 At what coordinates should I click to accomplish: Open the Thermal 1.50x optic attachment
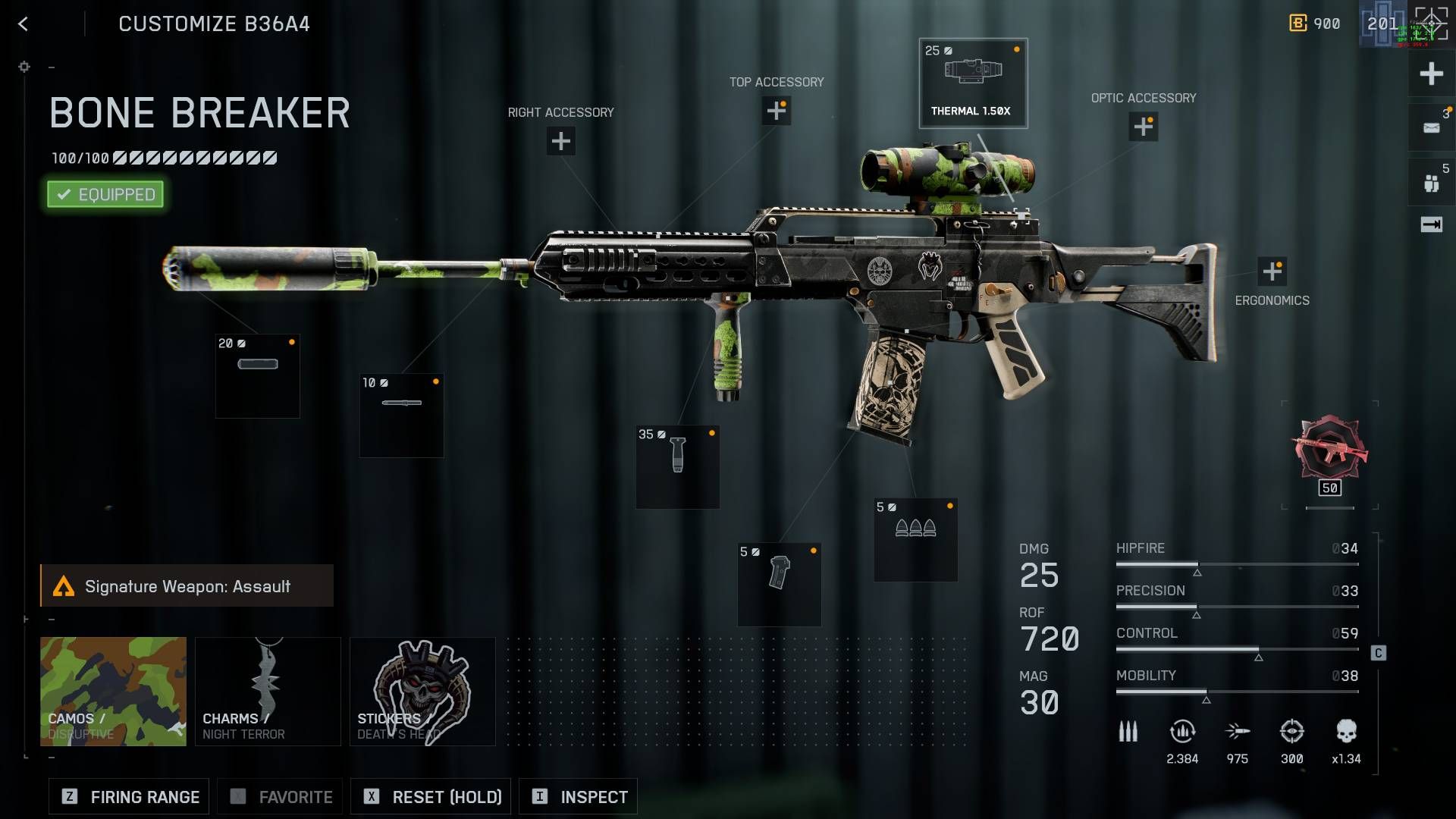974,83
